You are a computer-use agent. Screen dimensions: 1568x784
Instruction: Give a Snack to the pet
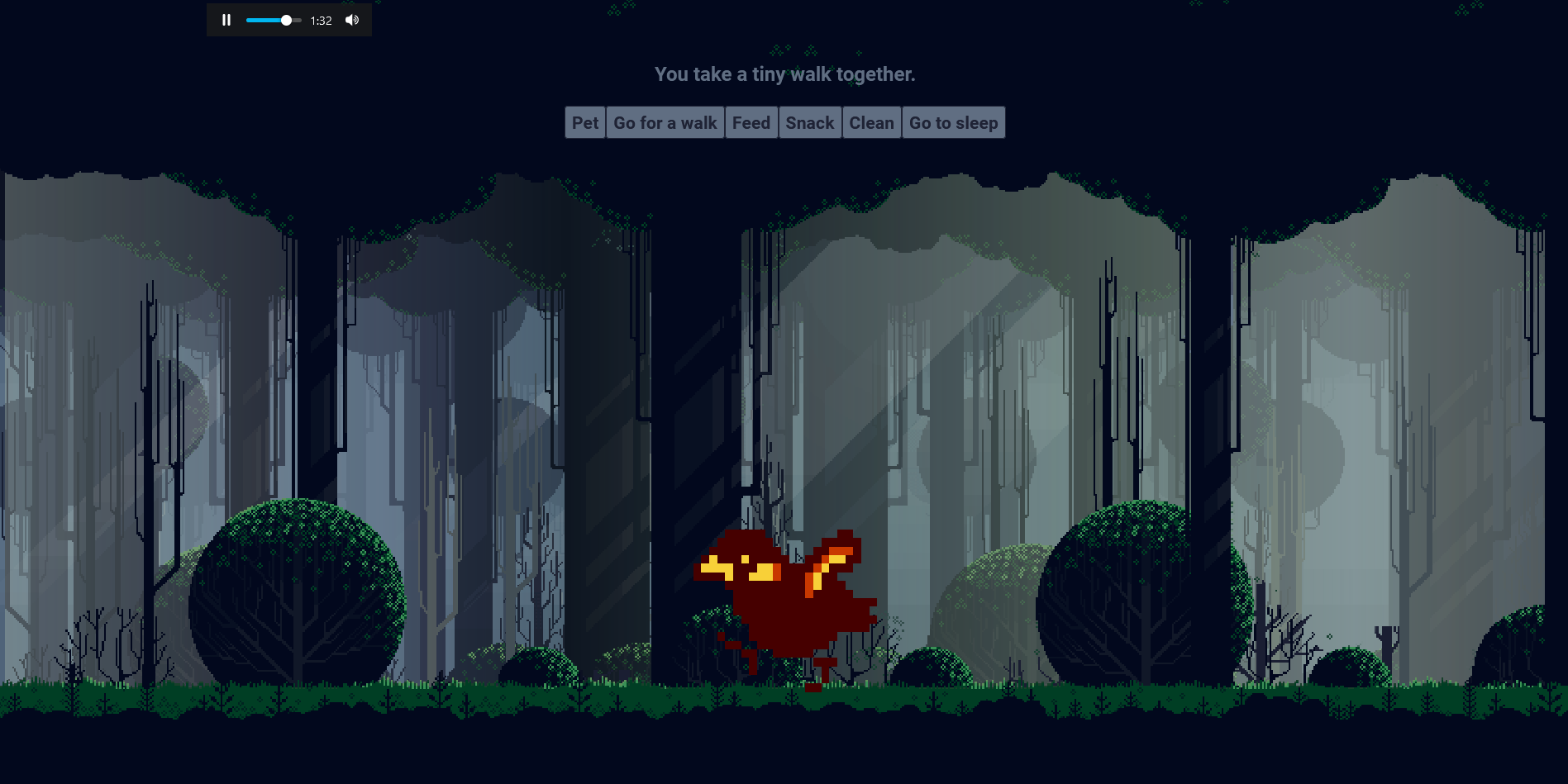809,123
